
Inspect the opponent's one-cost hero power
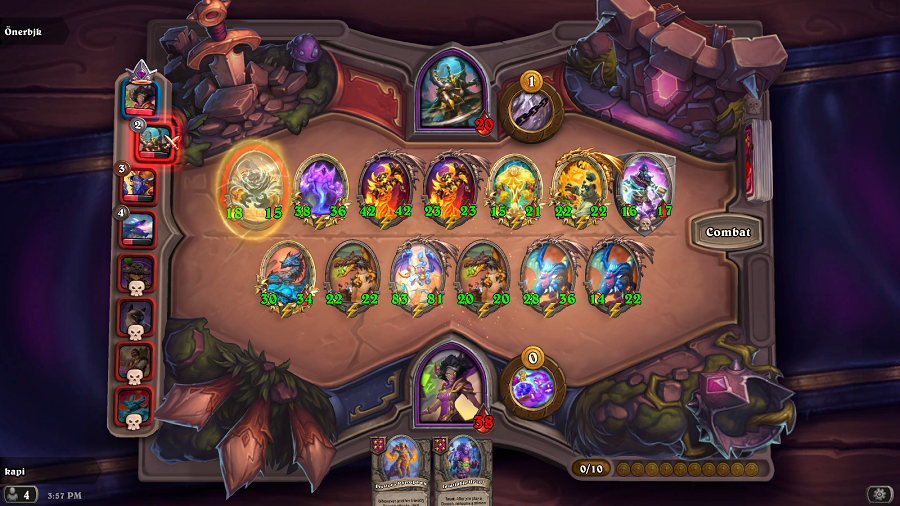(x=530, y=108)
